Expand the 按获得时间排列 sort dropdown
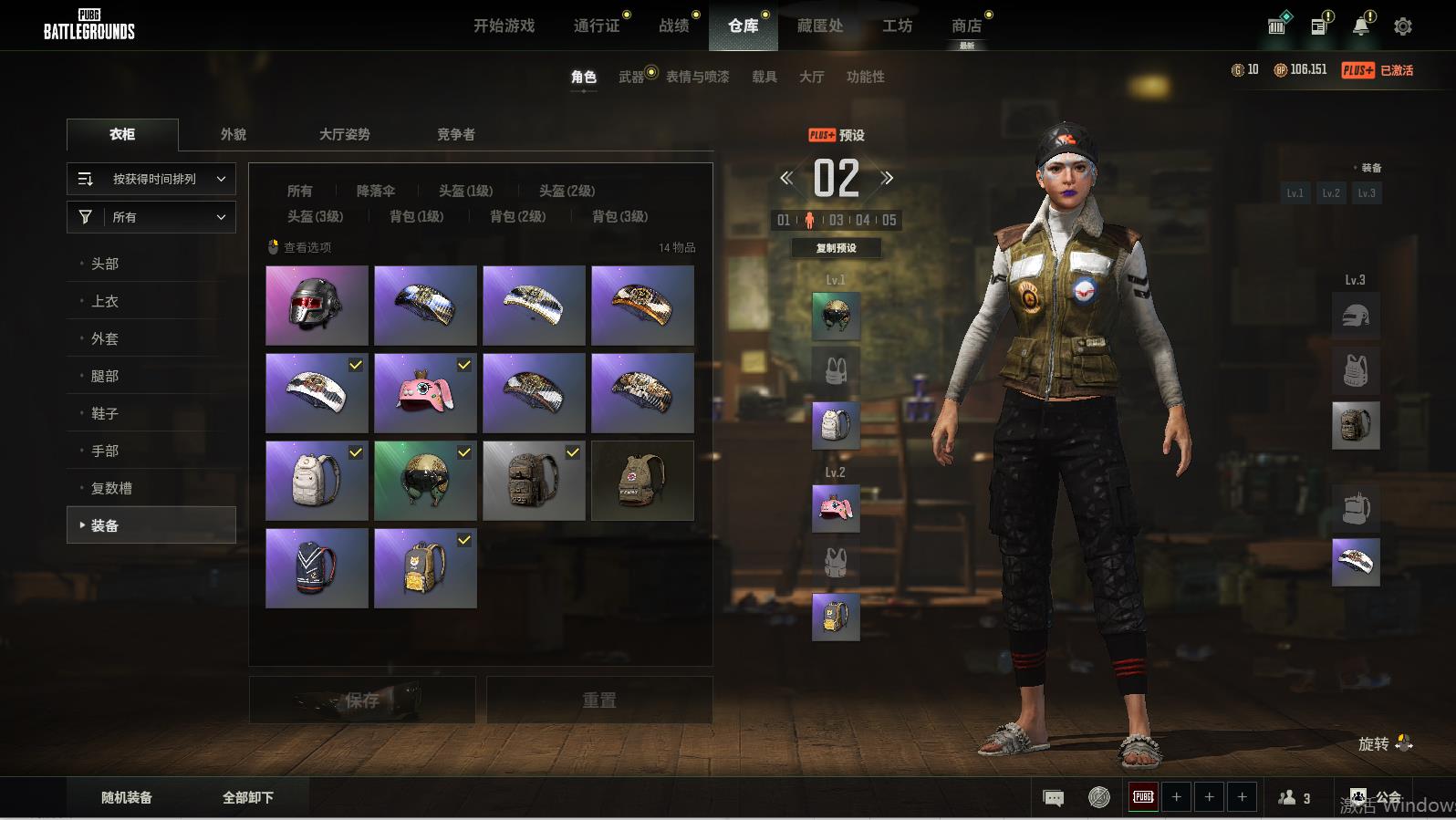The width and height of the screenshot is (1456, 820). click(x=151, y=179)
